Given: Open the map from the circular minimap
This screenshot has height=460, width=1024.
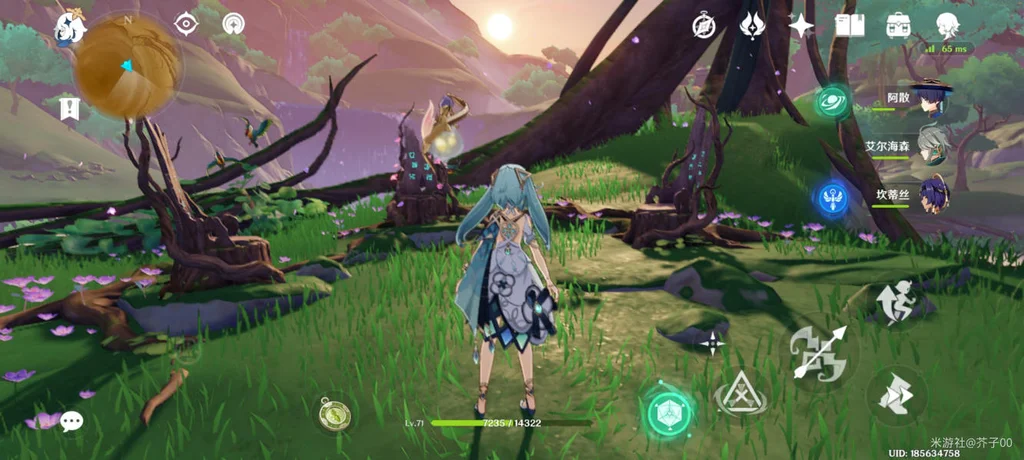Looking at the screenshot, I should click(127, 67).
